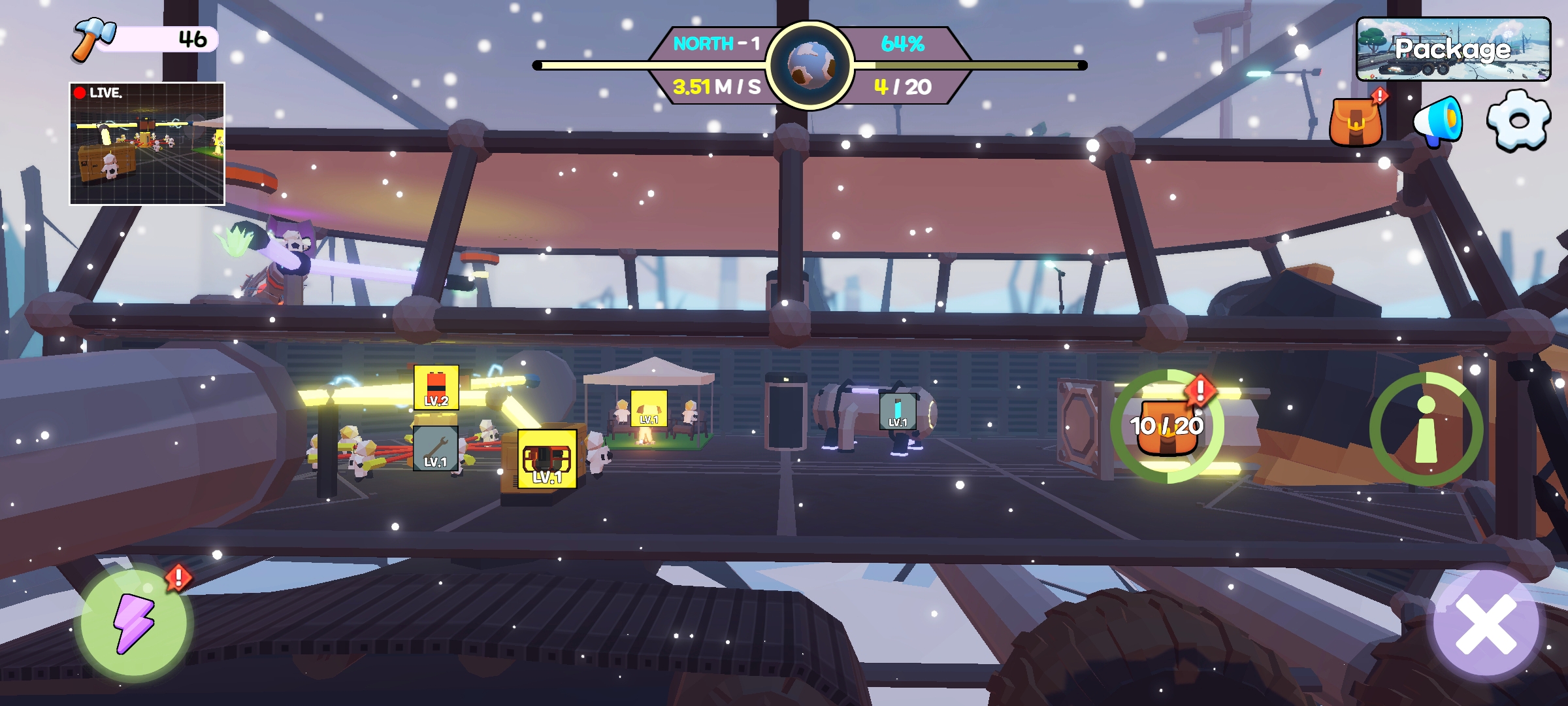Close the view with the X button
This screenshot has width=1568, height=706.
point(1486,623)
